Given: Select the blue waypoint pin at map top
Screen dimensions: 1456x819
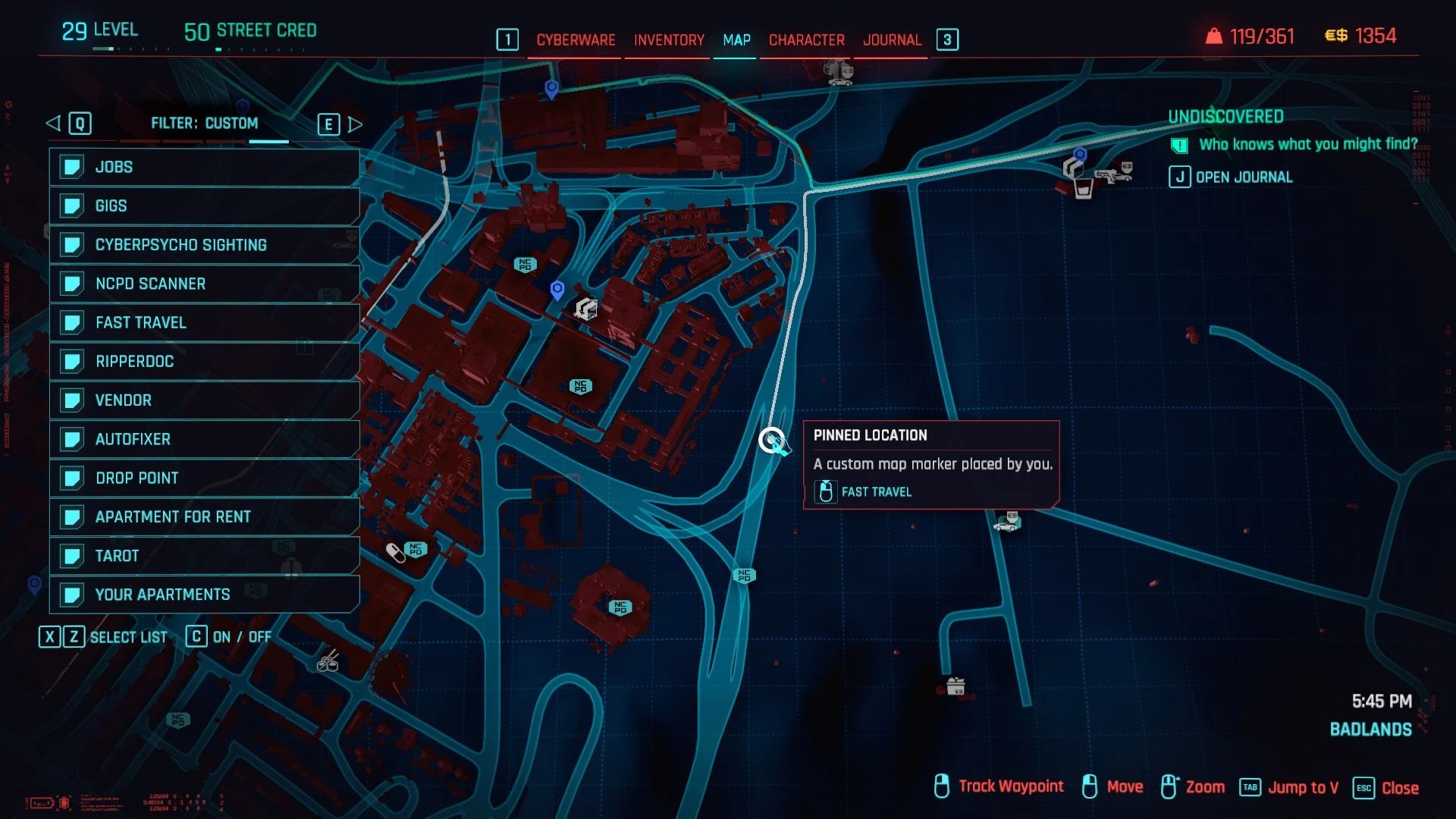Looking at the screenshot, I should click(x=551, y=89).
